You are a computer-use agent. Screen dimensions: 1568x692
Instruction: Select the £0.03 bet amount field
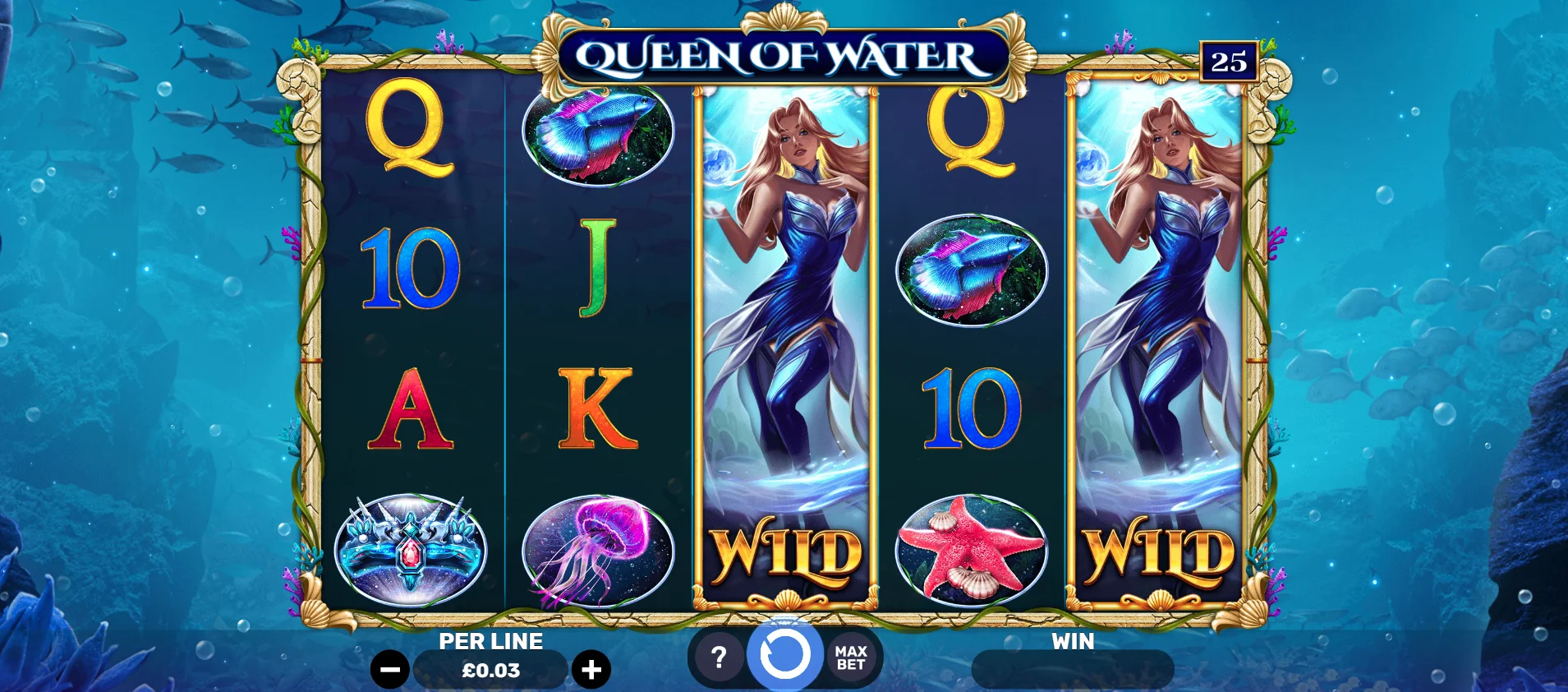pos(490,669)
